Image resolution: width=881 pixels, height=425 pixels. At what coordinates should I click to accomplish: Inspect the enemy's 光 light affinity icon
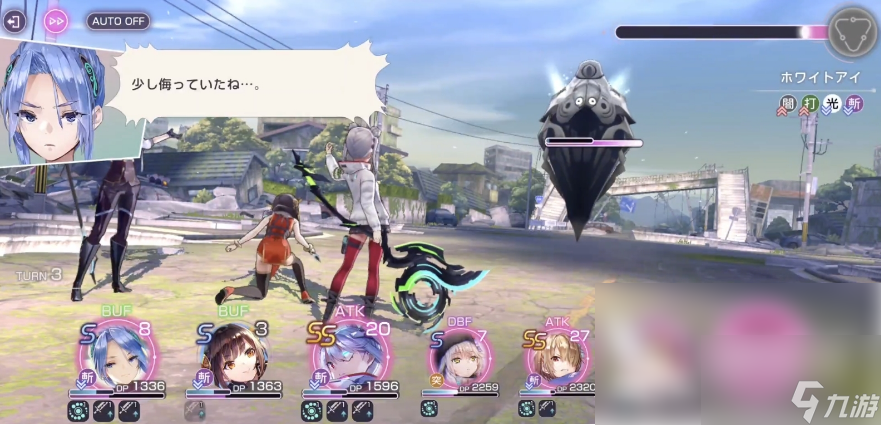tap(832, 102)
